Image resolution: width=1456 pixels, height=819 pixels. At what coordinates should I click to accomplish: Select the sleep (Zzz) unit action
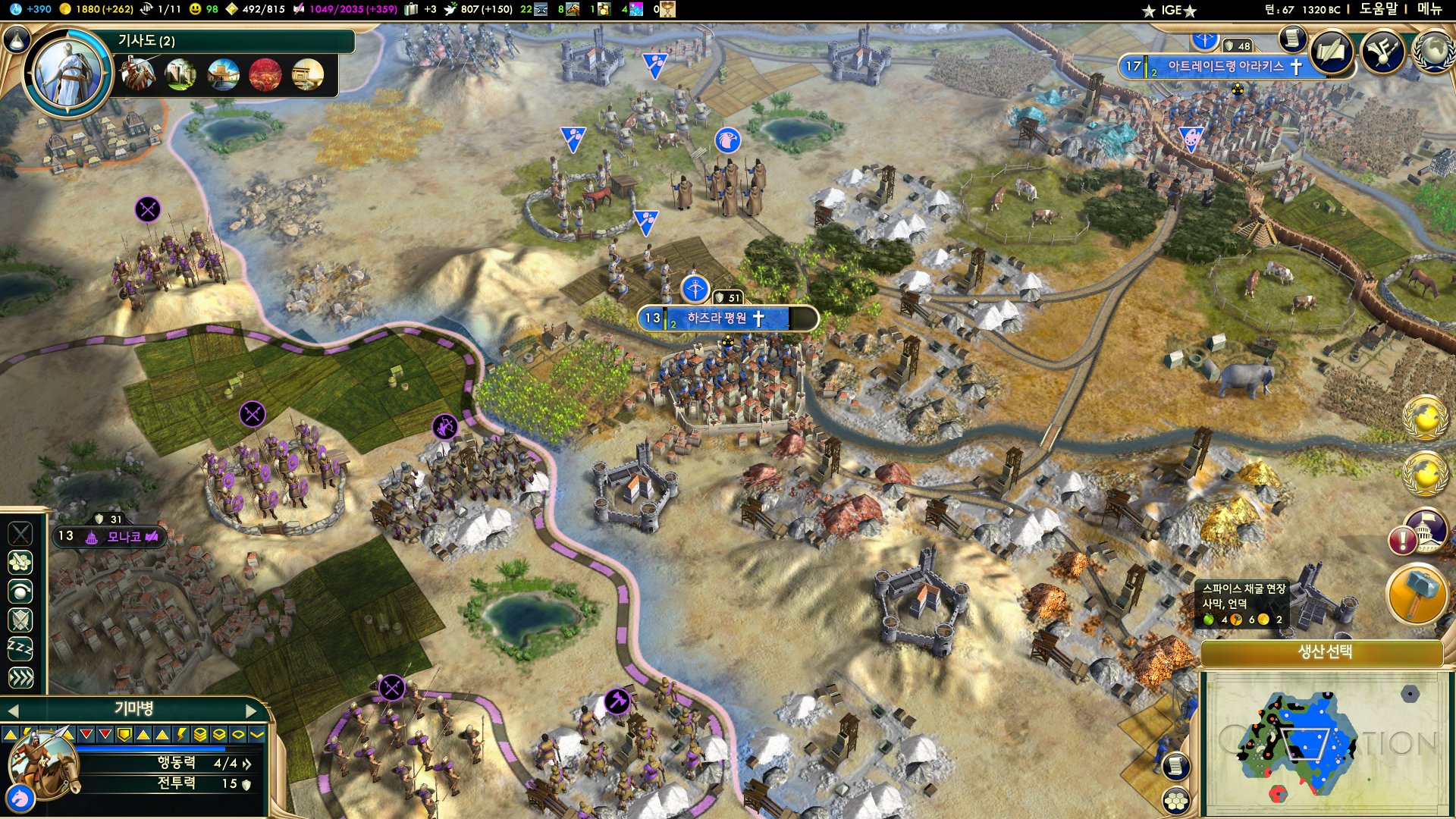click(20, 648)
